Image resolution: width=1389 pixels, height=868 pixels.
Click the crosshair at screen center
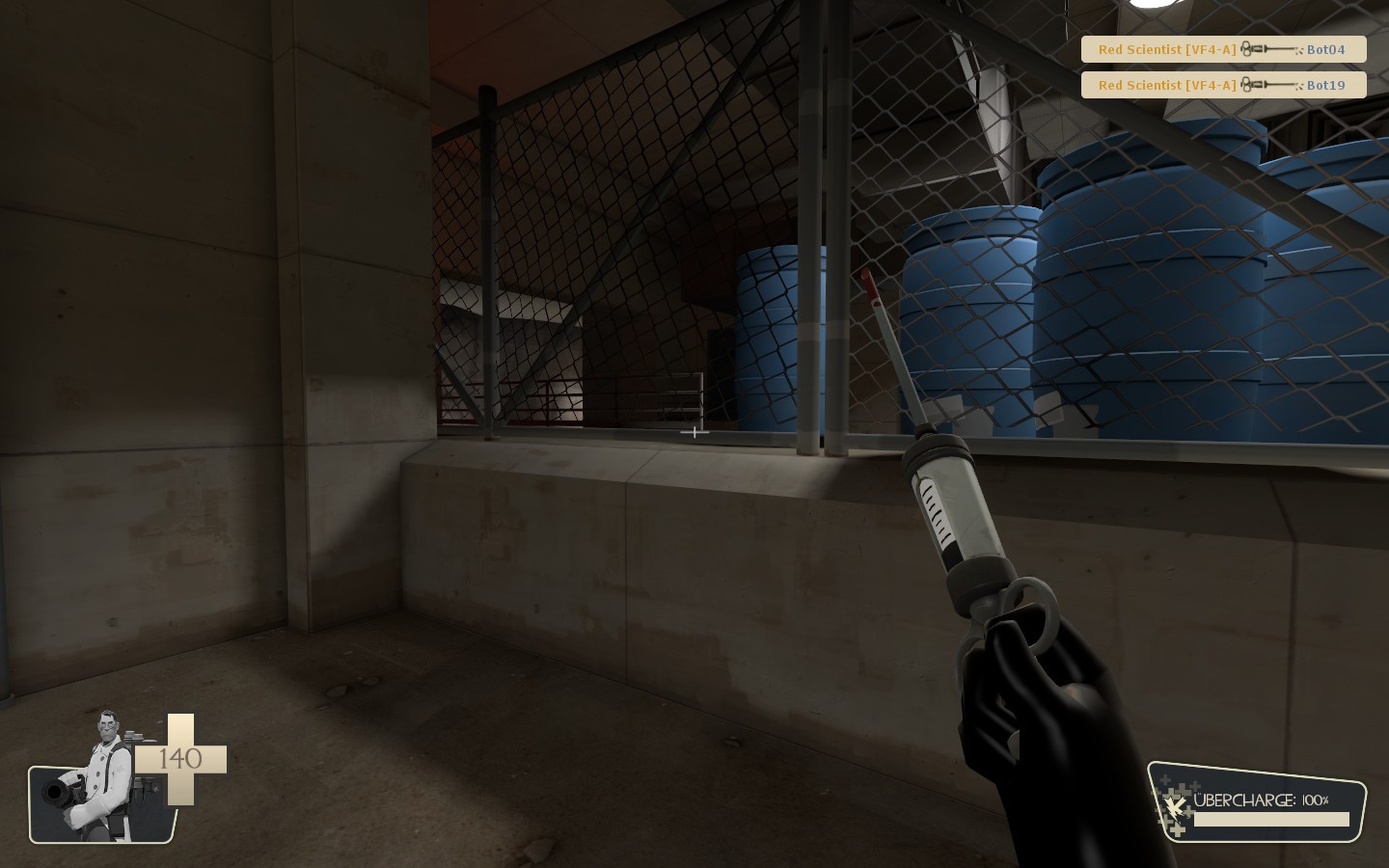694,433
